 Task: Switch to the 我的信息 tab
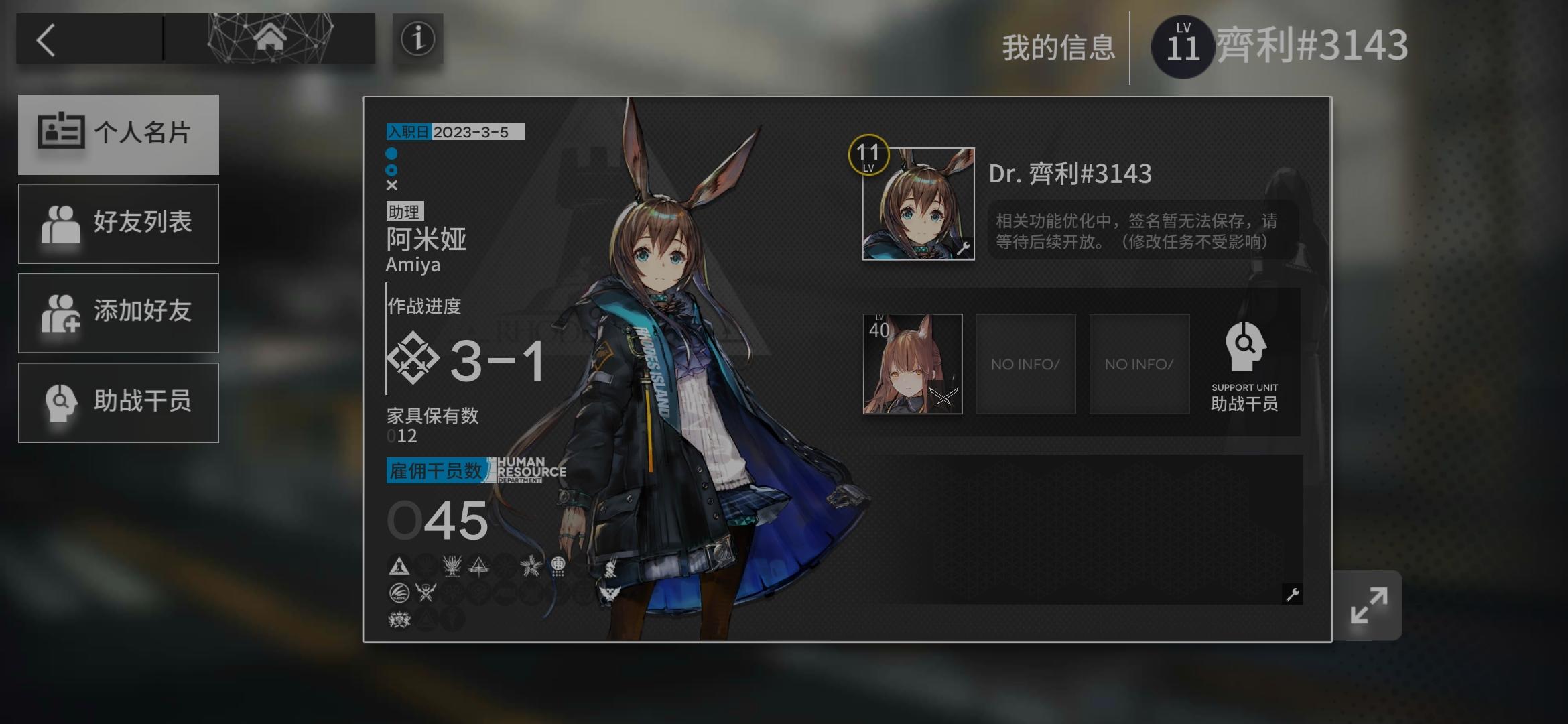tap(1058, 47)
